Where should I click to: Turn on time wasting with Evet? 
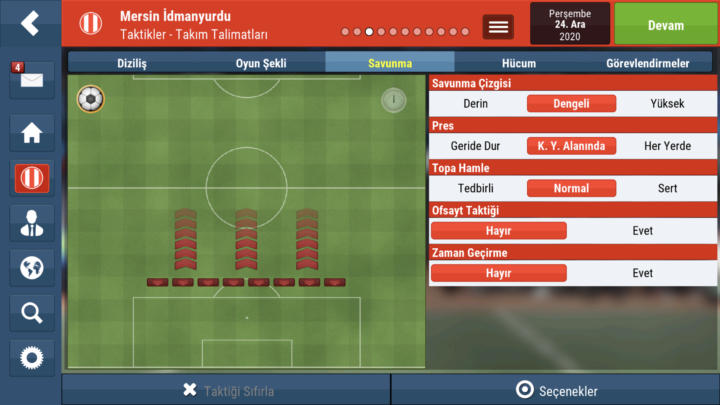click(642, 273)
